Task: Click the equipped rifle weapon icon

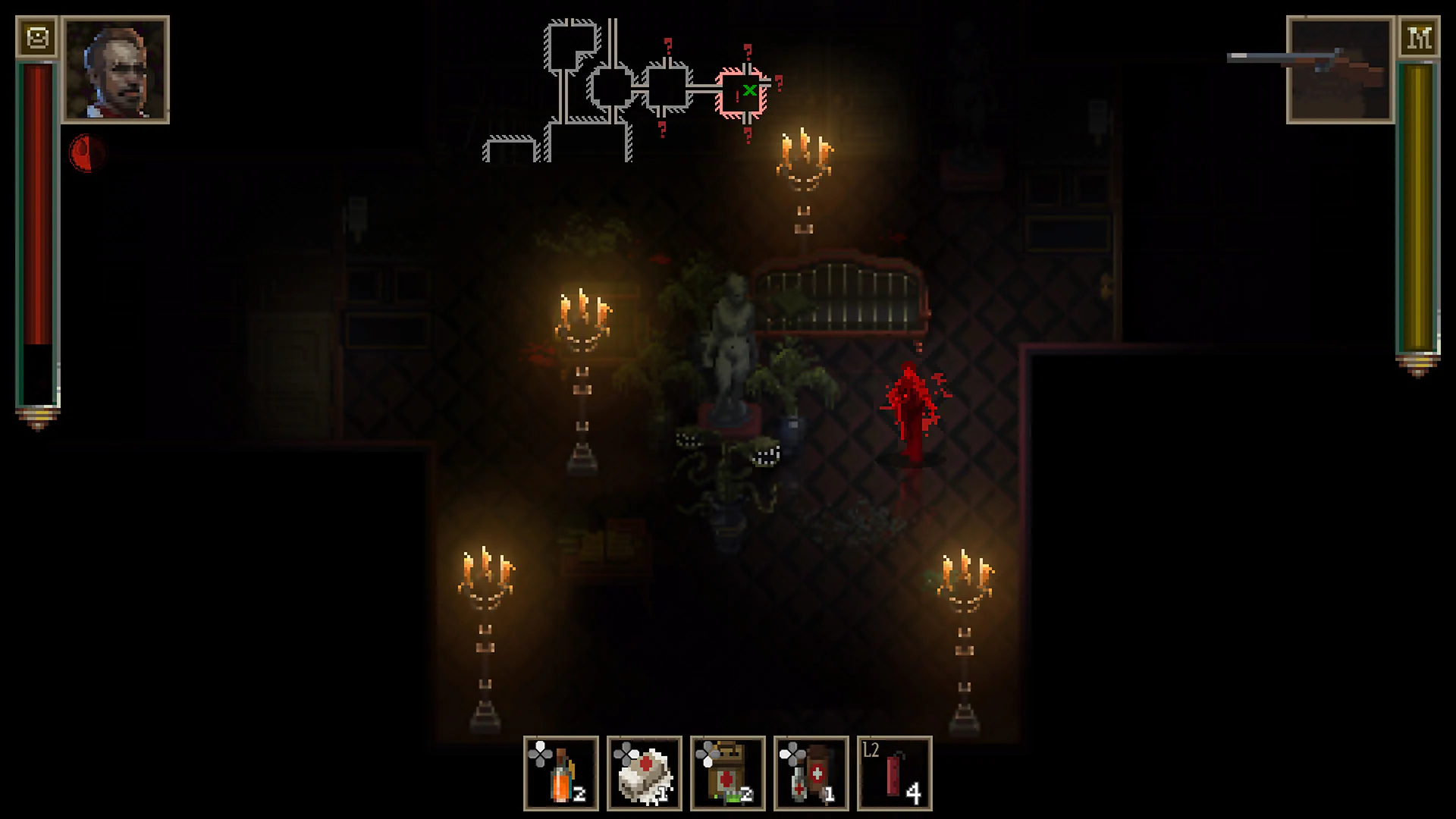Action: pos(1338,68)
